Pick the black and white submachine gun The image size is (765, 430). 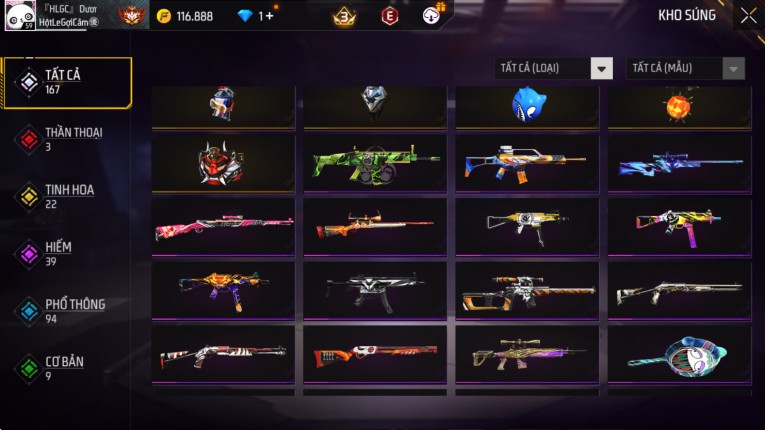coord(375,289)
